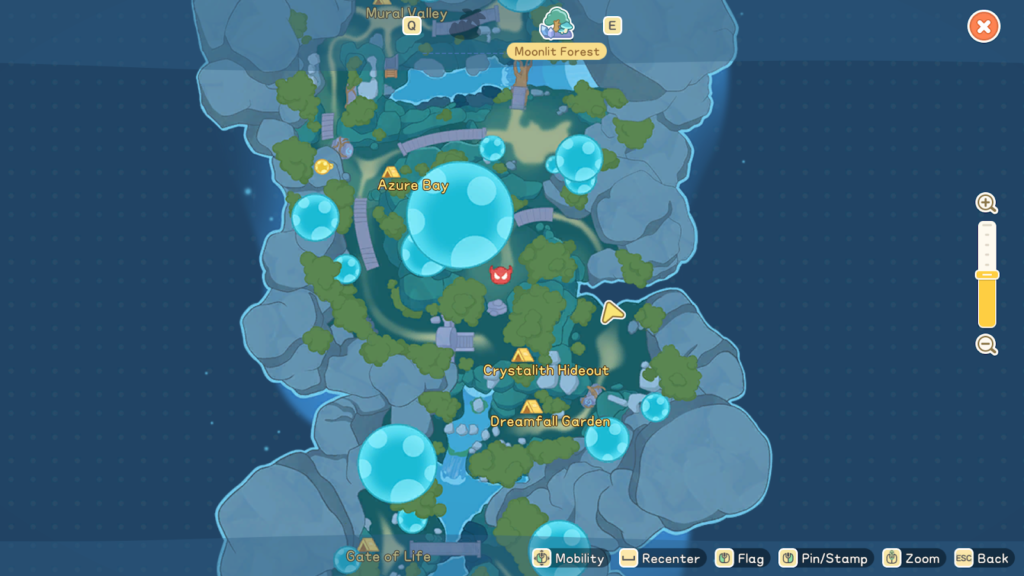Recenter the map view
The width and height of the screenshot is (1024, 576).
pos(661,558)
